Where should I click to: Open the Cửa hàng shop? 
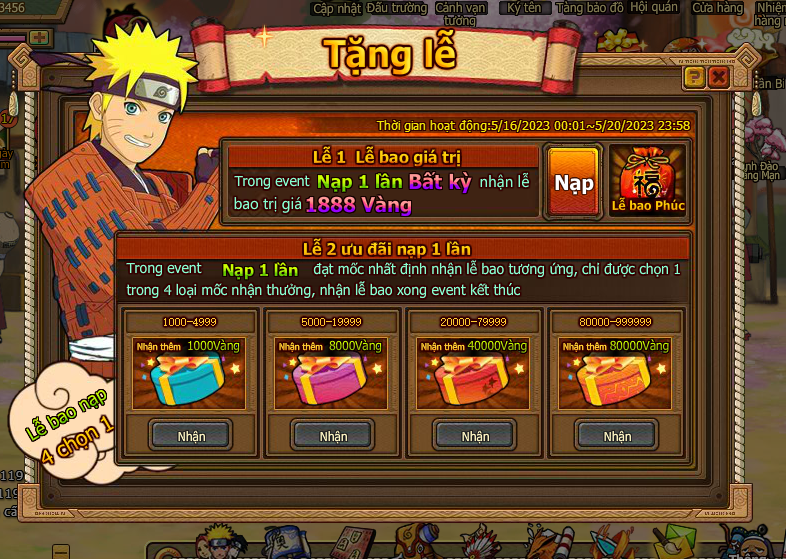(x=718, y=8)
